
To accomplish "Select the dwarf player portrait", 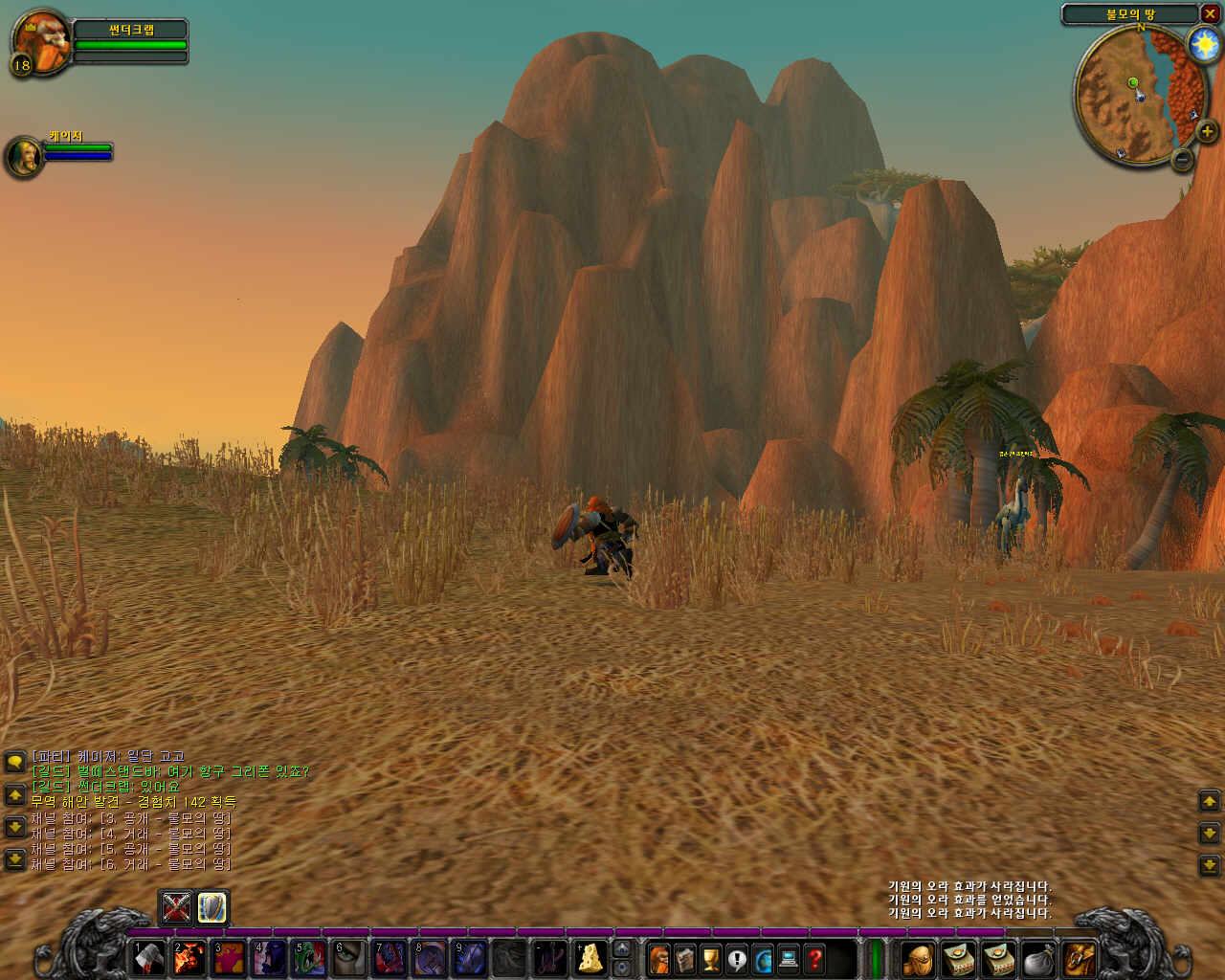I will pos(40,41).
